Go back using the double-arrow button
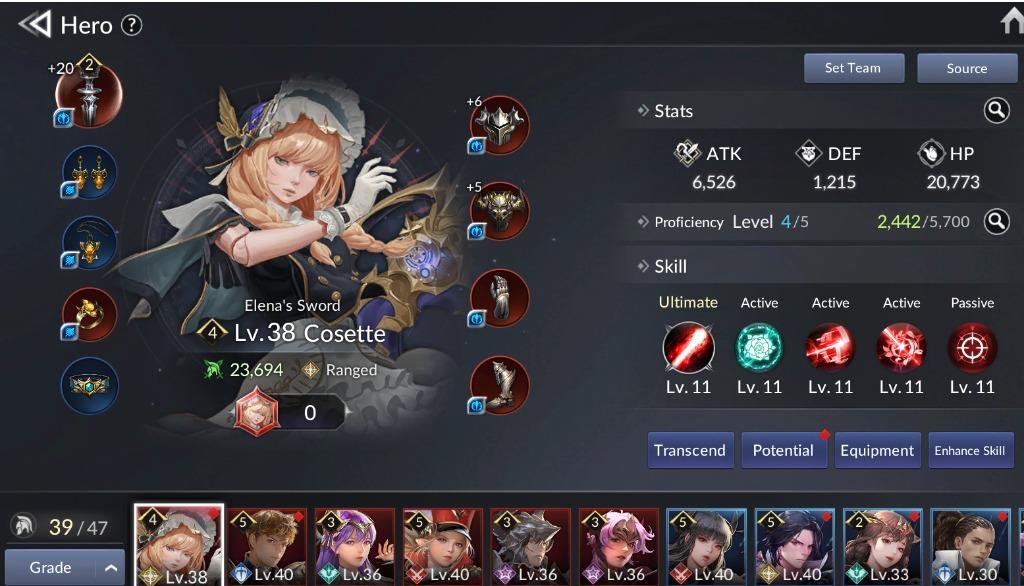 point(34,25)
